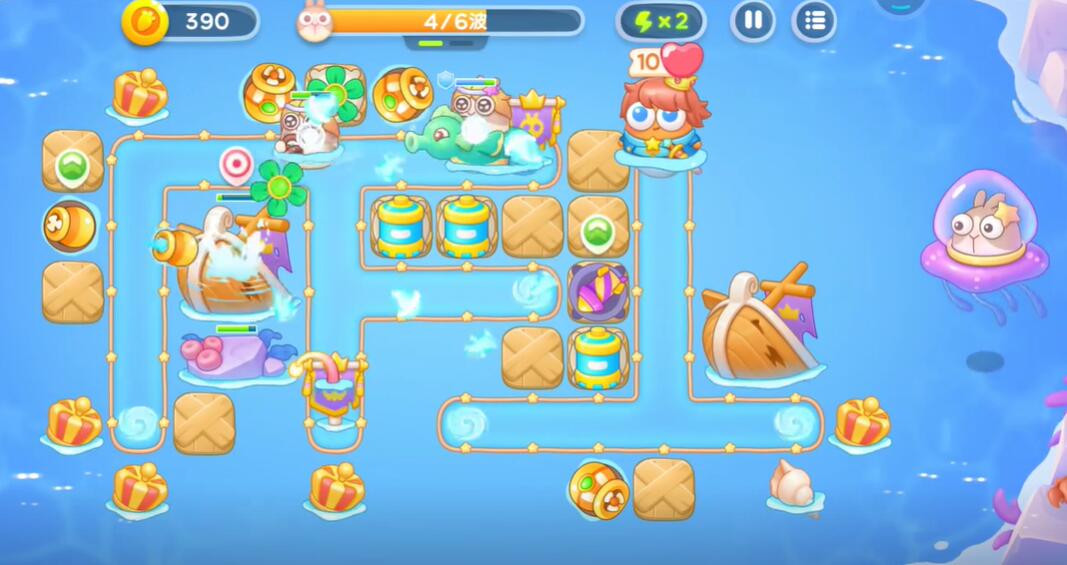Image resolution: width=1067 pixels, height=565 pixels.
Task: Pause the game
Action: (x=753, y=21)
